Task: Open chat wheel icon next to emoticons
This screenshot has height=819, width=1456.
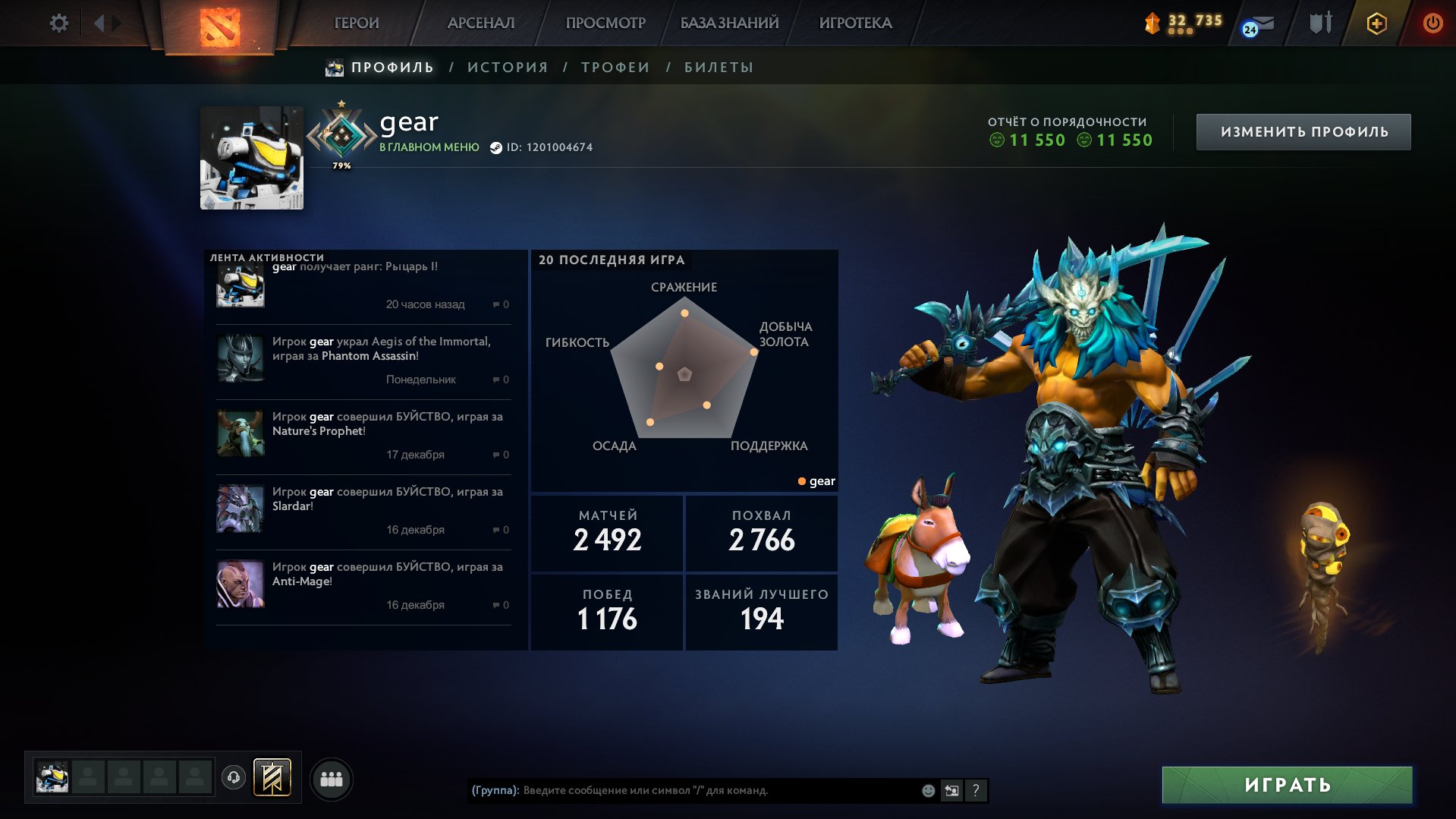Action: pos(951,791)
